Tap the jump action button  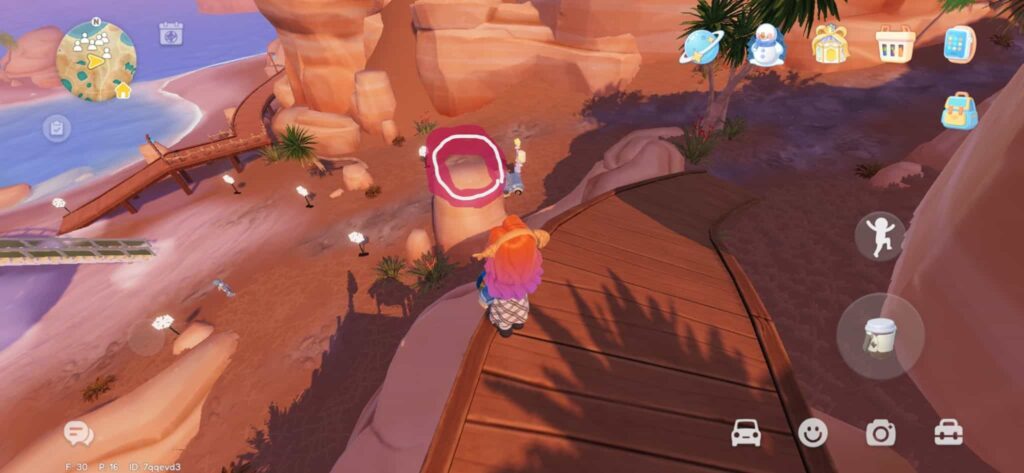click(x=880, y=237)
